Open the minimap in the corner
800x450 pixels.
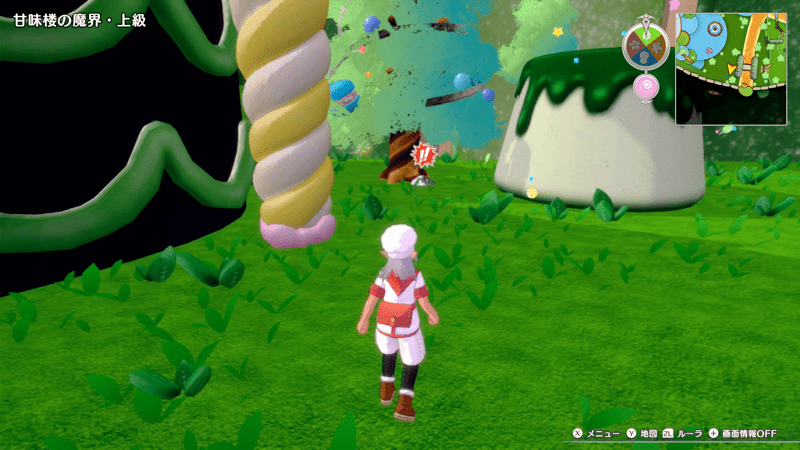pyautogui.click(x=730, y=68)
